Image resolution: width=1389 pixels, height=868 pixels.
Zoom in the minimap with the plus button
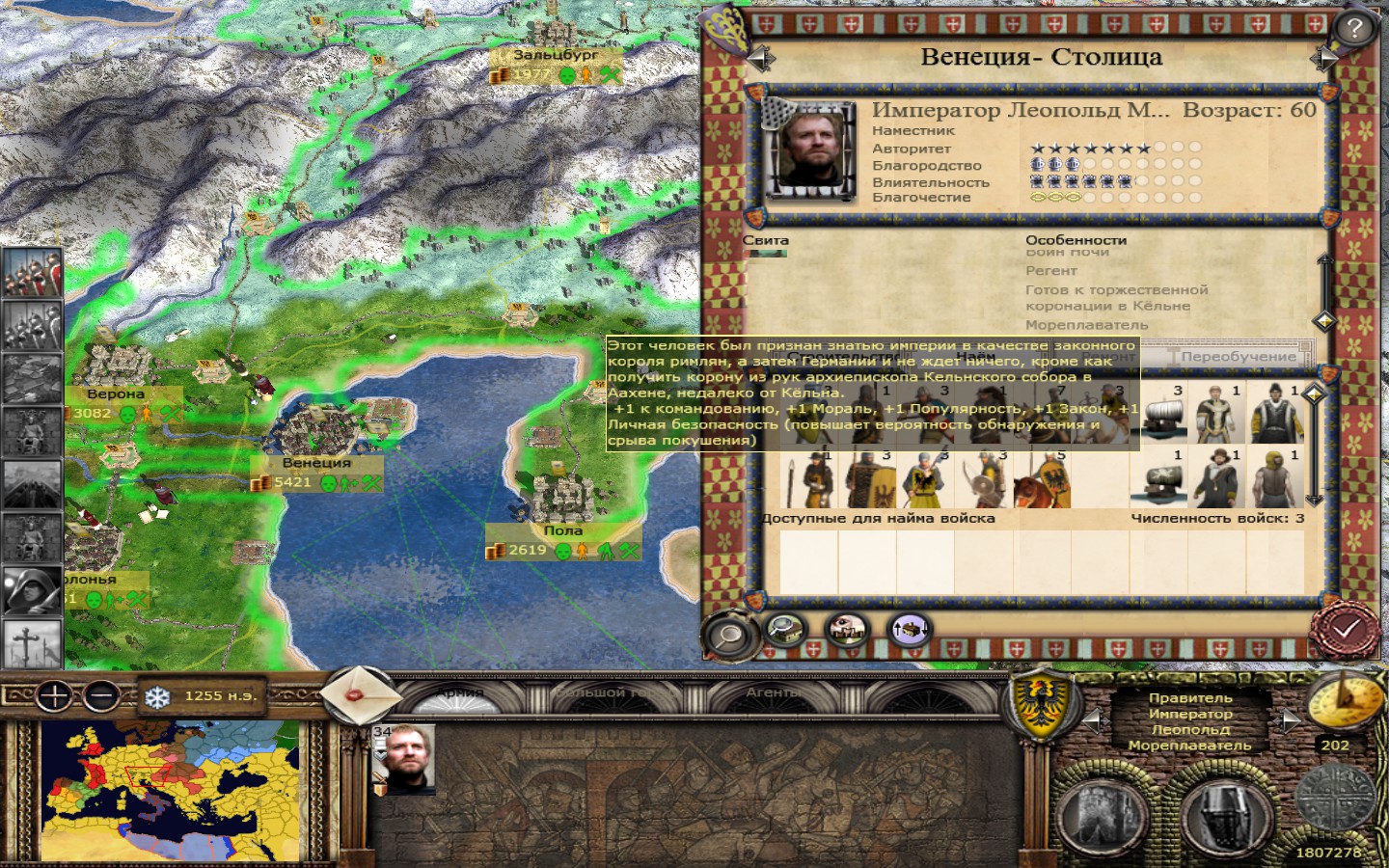click(55, 695)
